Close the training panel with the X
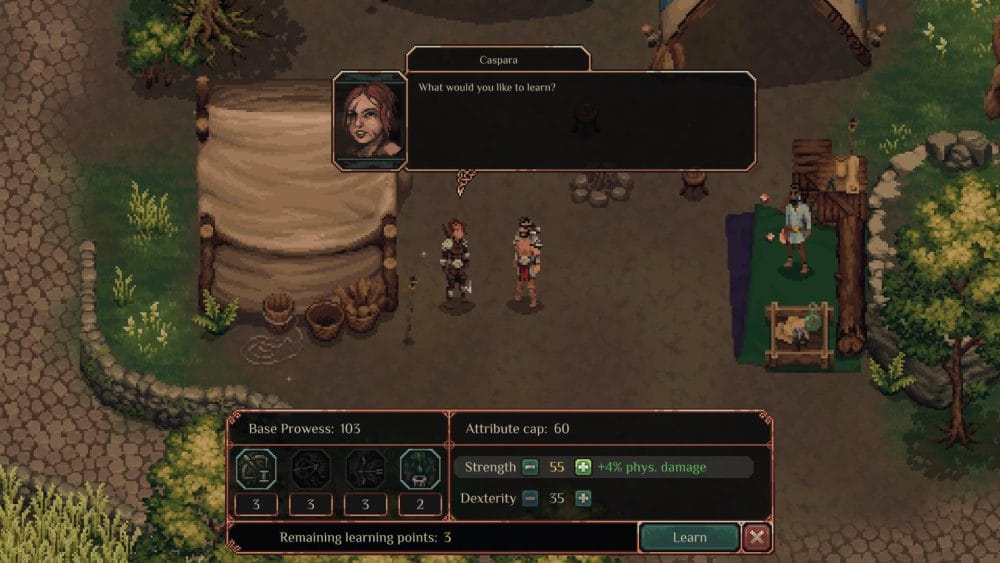The image size is (1000, 563). pos(757,537)
